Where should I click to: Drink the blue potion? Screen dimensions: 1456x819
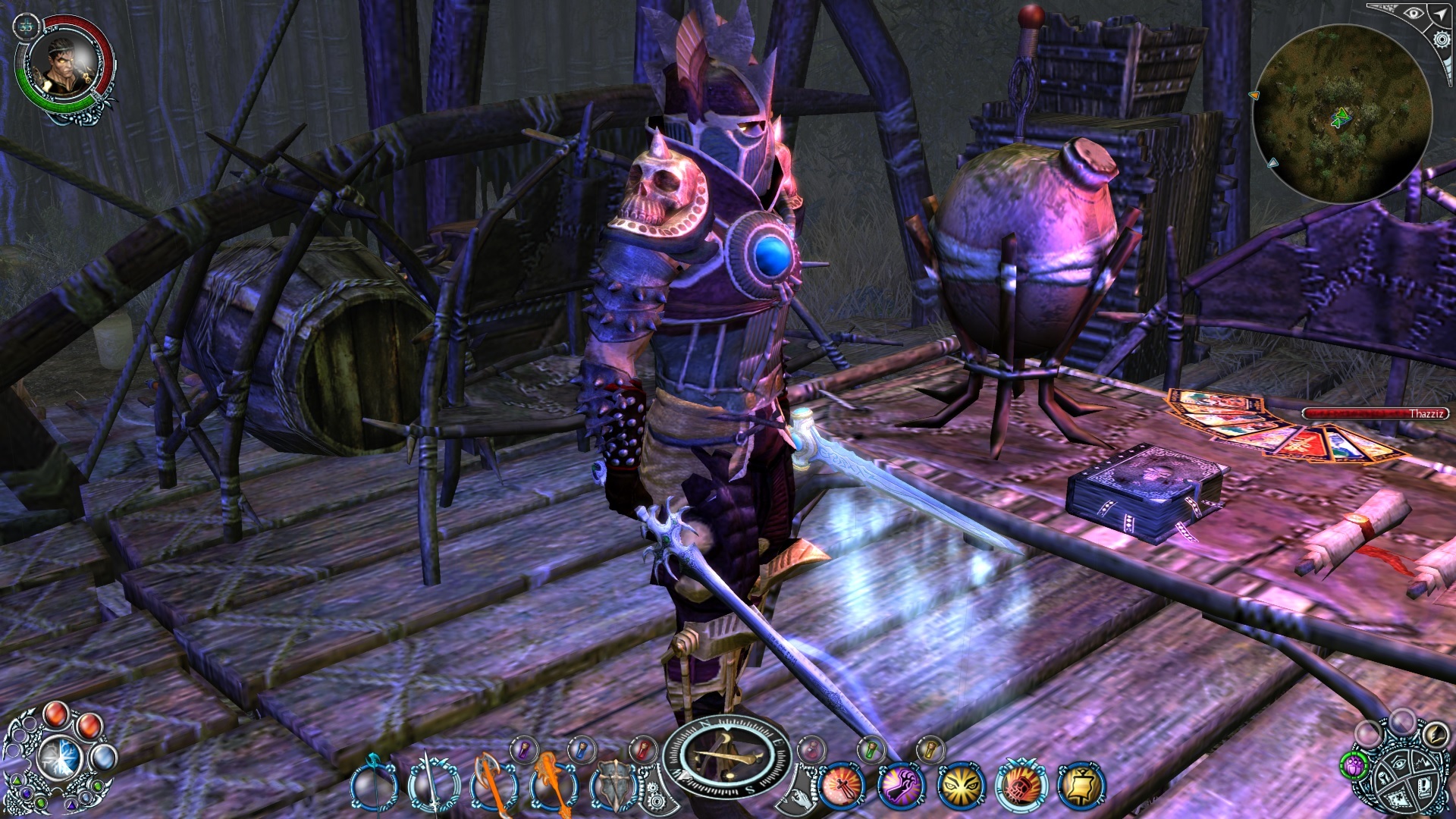point(582,749)
